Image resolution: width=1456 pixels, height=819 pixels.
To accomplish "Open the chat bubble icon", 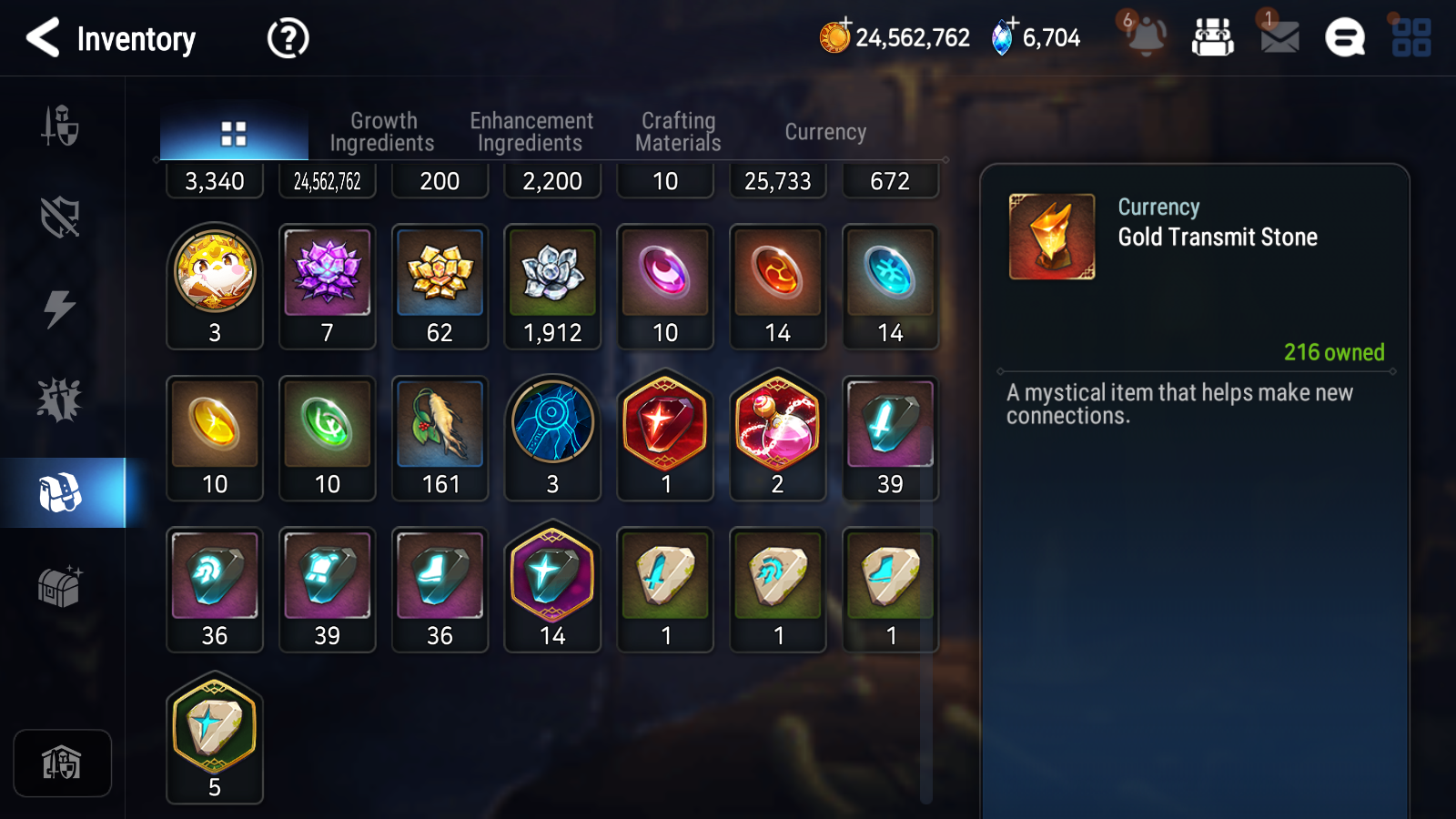I will 1344,38.
